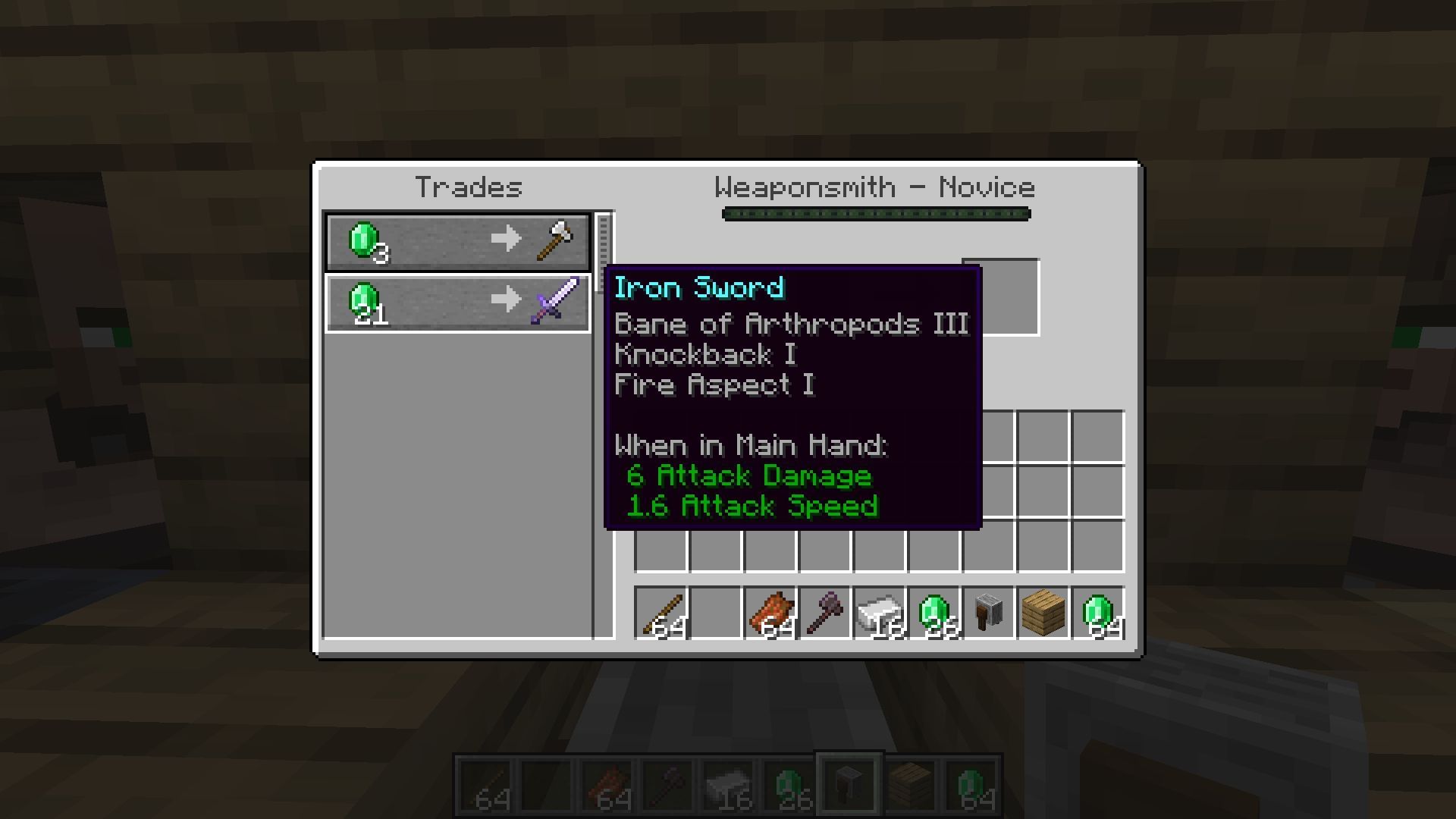Select the emerald stack of 26

[x=934, y=613]
